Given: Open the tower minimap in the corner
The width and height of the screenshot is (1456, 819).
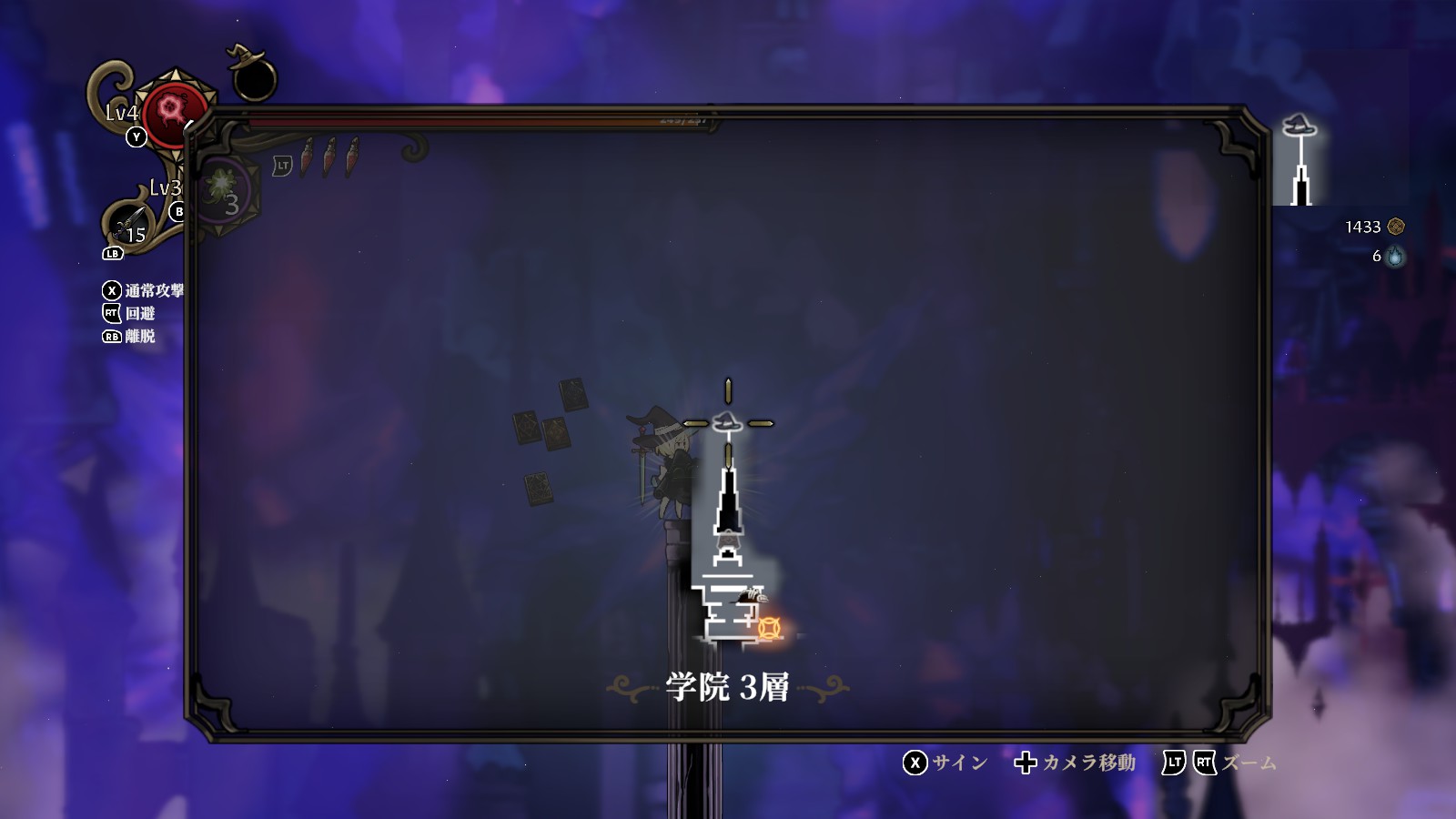Looking at the screenshot, I should tap(1301, 159).
